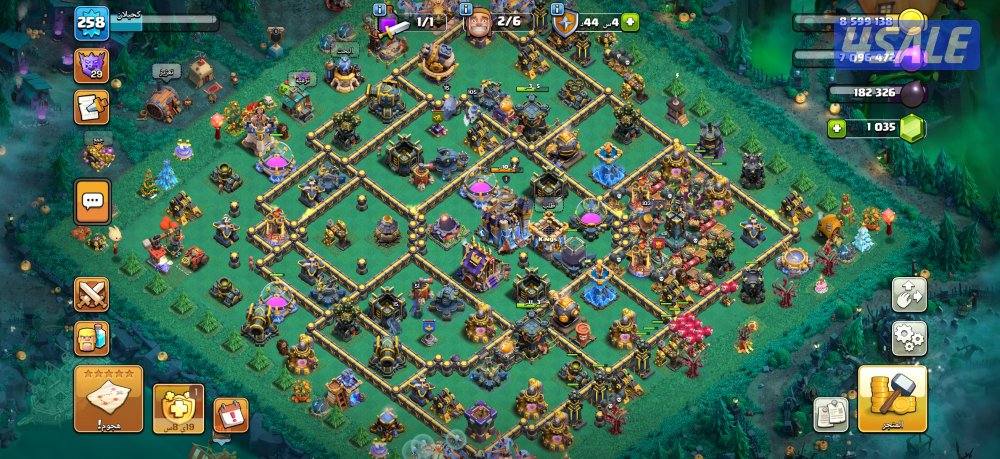1000x459 pixels.
Task: Open the news scroll button
Action: coord(91,106)
